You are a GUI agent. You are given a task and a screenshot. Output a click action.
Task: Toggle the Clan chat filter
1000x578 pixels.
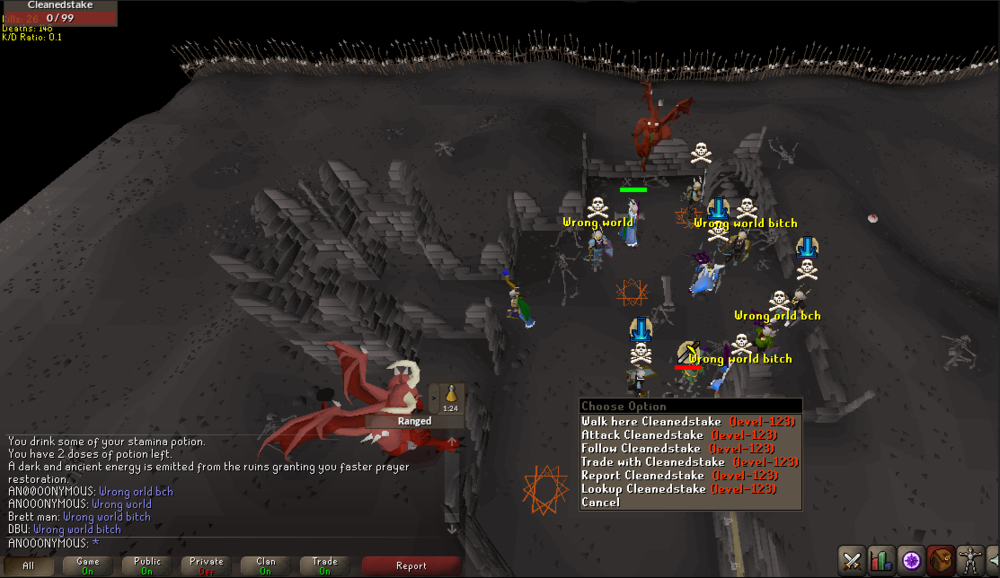[265, 566]
